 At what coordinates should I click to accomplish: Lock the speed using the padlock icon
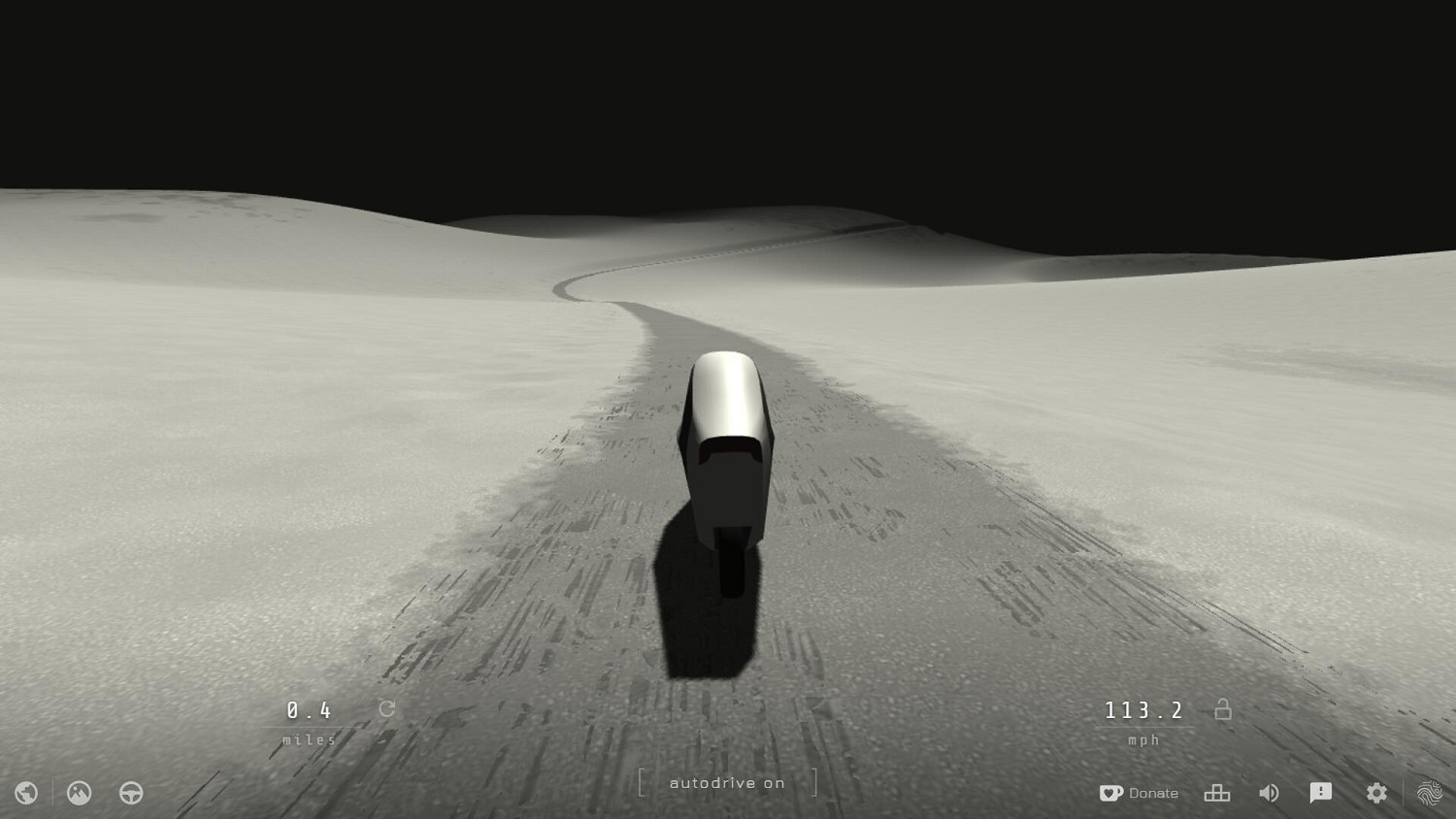point(1224,709)
